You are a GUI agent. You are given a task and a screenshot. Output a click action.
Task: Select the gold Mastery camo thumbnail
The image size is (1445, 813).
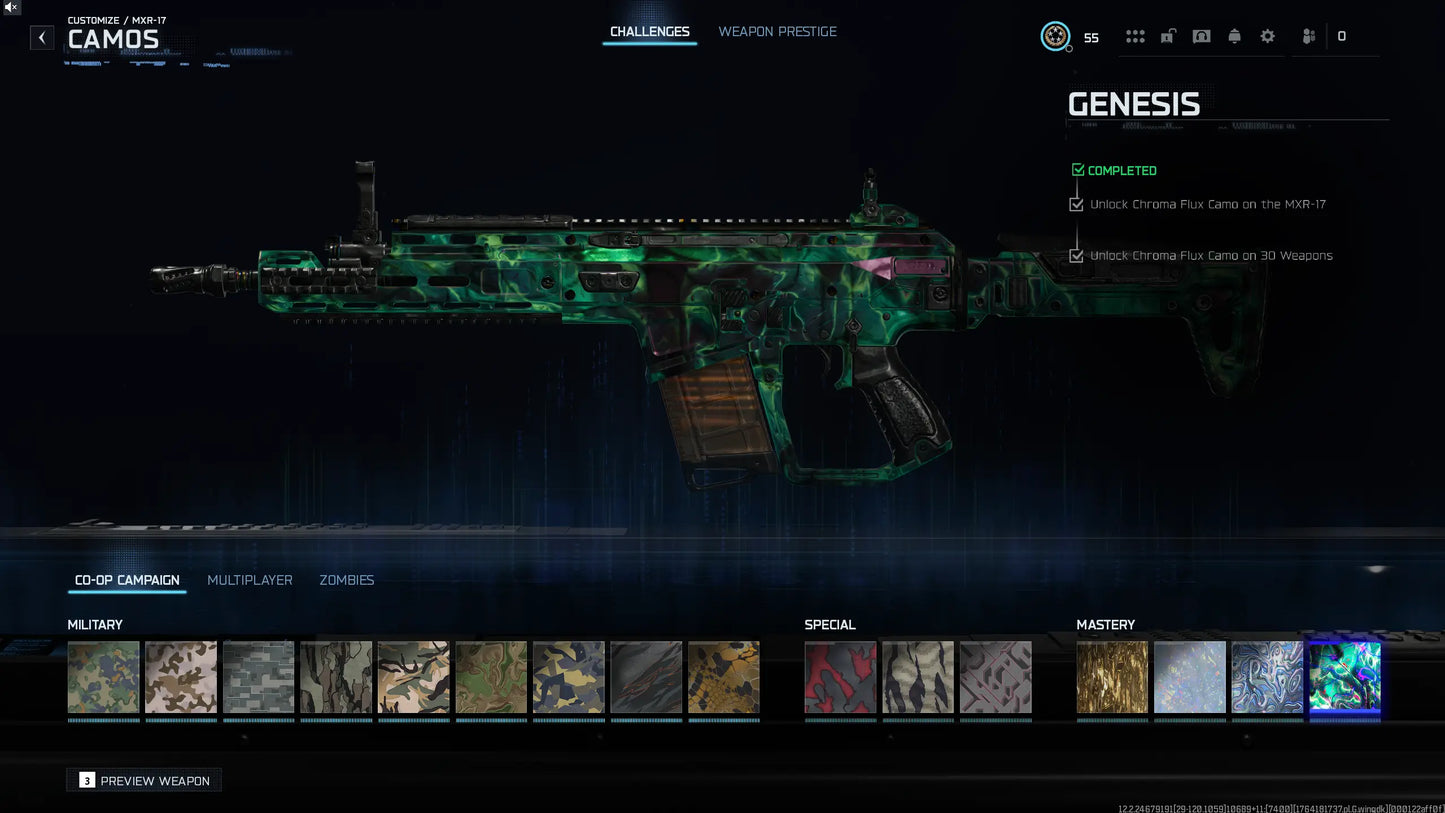tap(1112, 677)
